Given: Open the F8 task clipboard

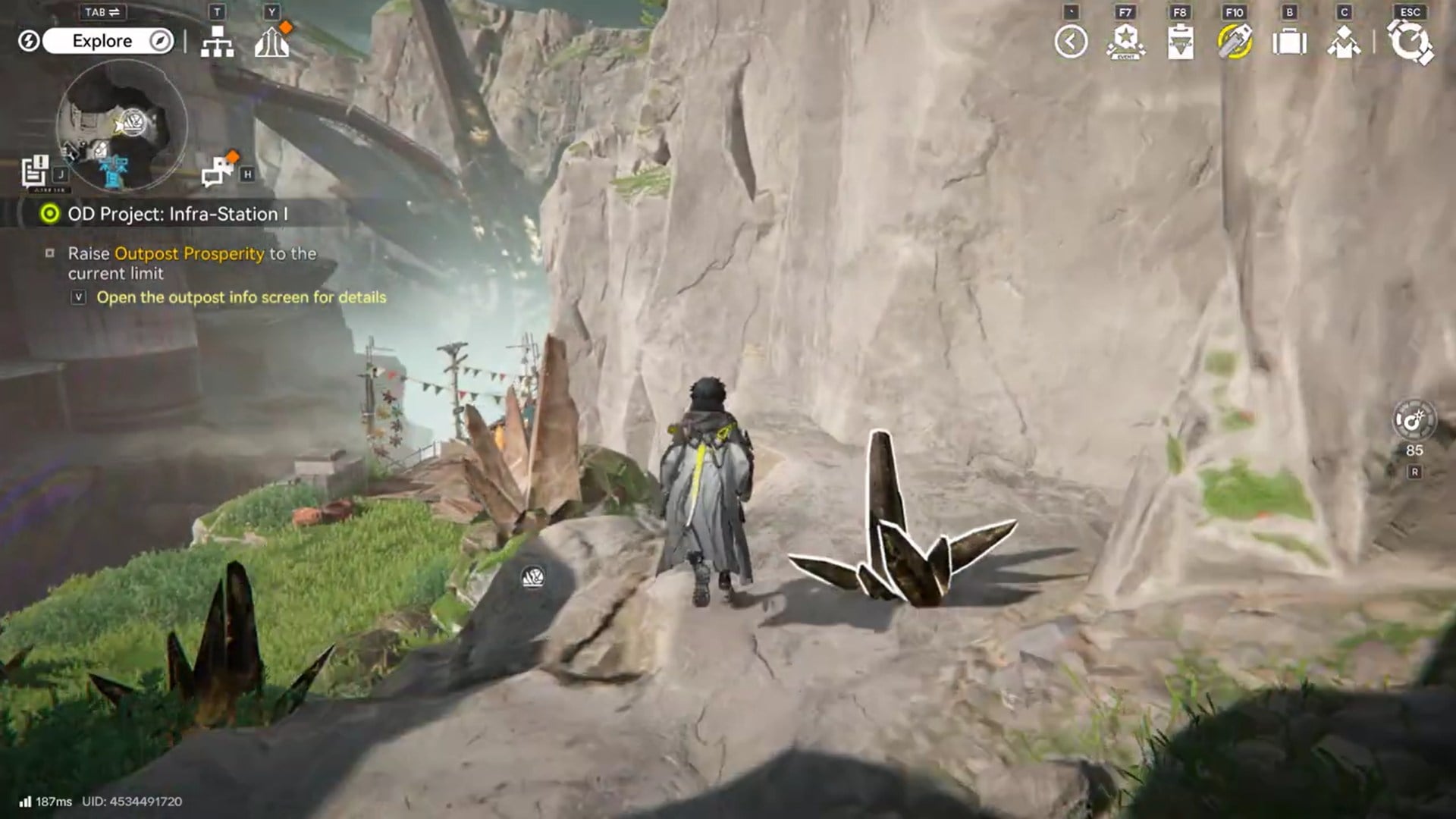Looking at the screenshot, I should 1181,42.
